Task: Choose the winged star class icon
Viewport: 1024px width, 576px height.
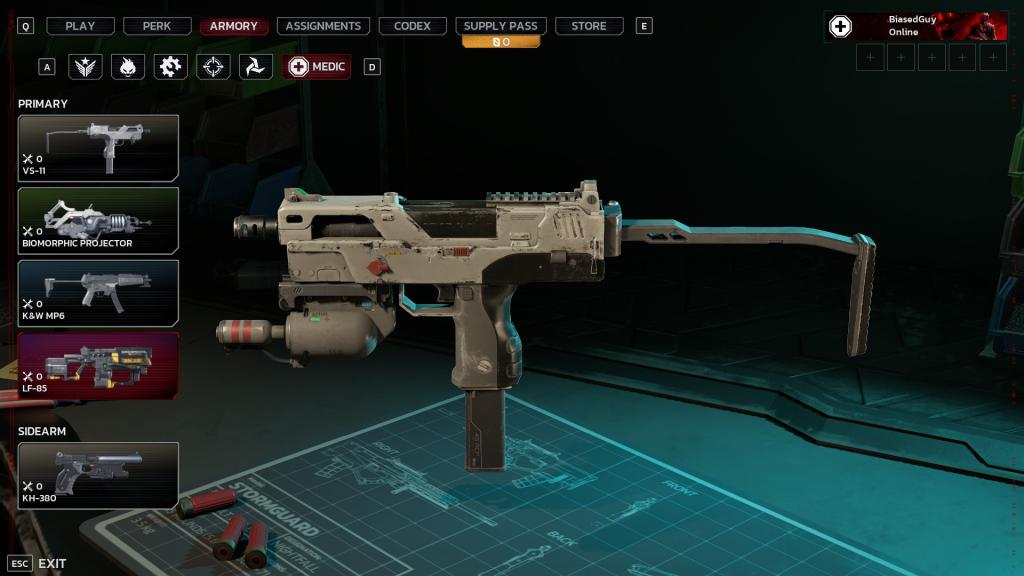Action: click(85, 67)
